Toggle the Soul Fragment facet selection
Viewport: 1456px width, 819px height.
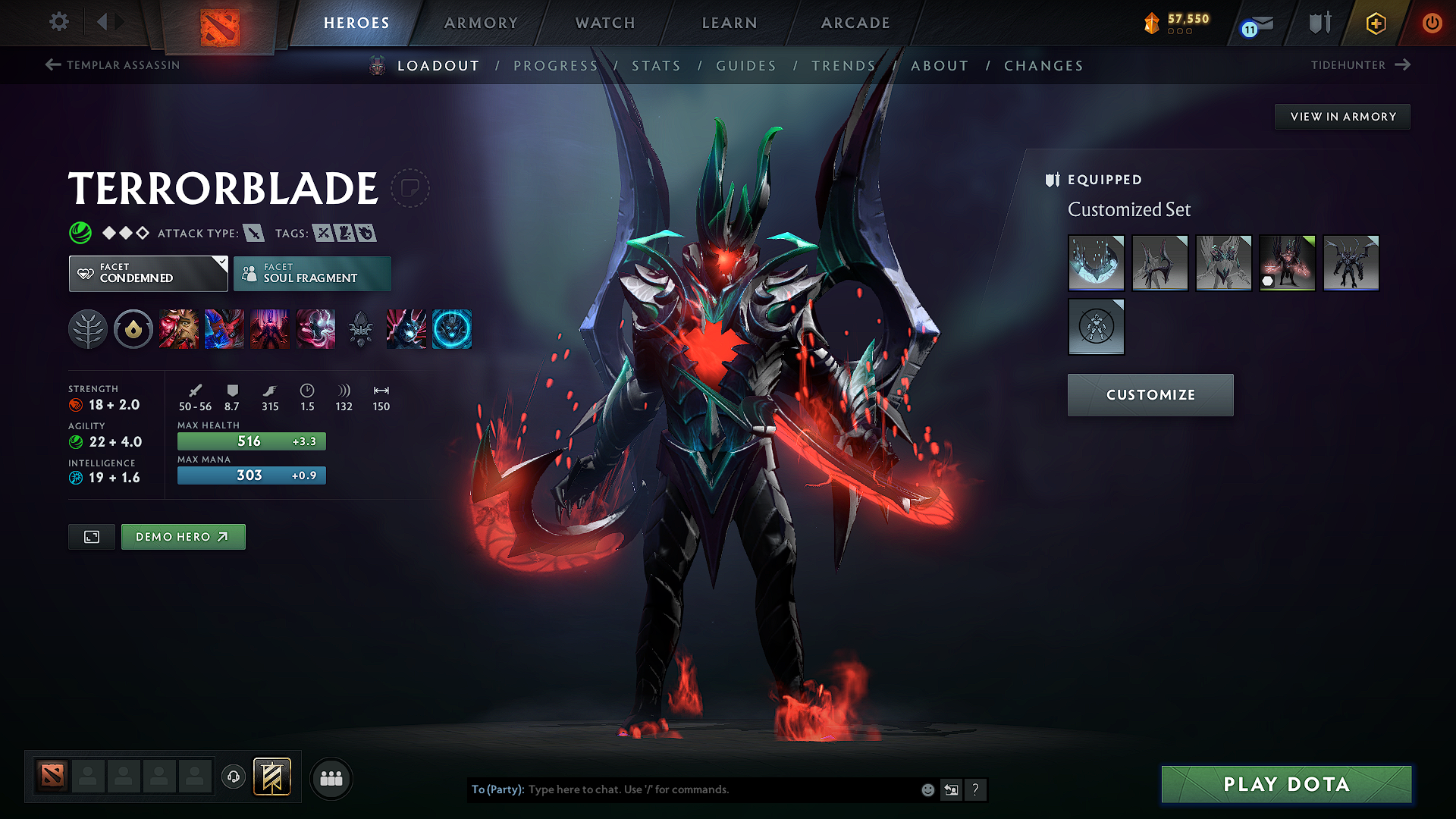click(312, 273)
